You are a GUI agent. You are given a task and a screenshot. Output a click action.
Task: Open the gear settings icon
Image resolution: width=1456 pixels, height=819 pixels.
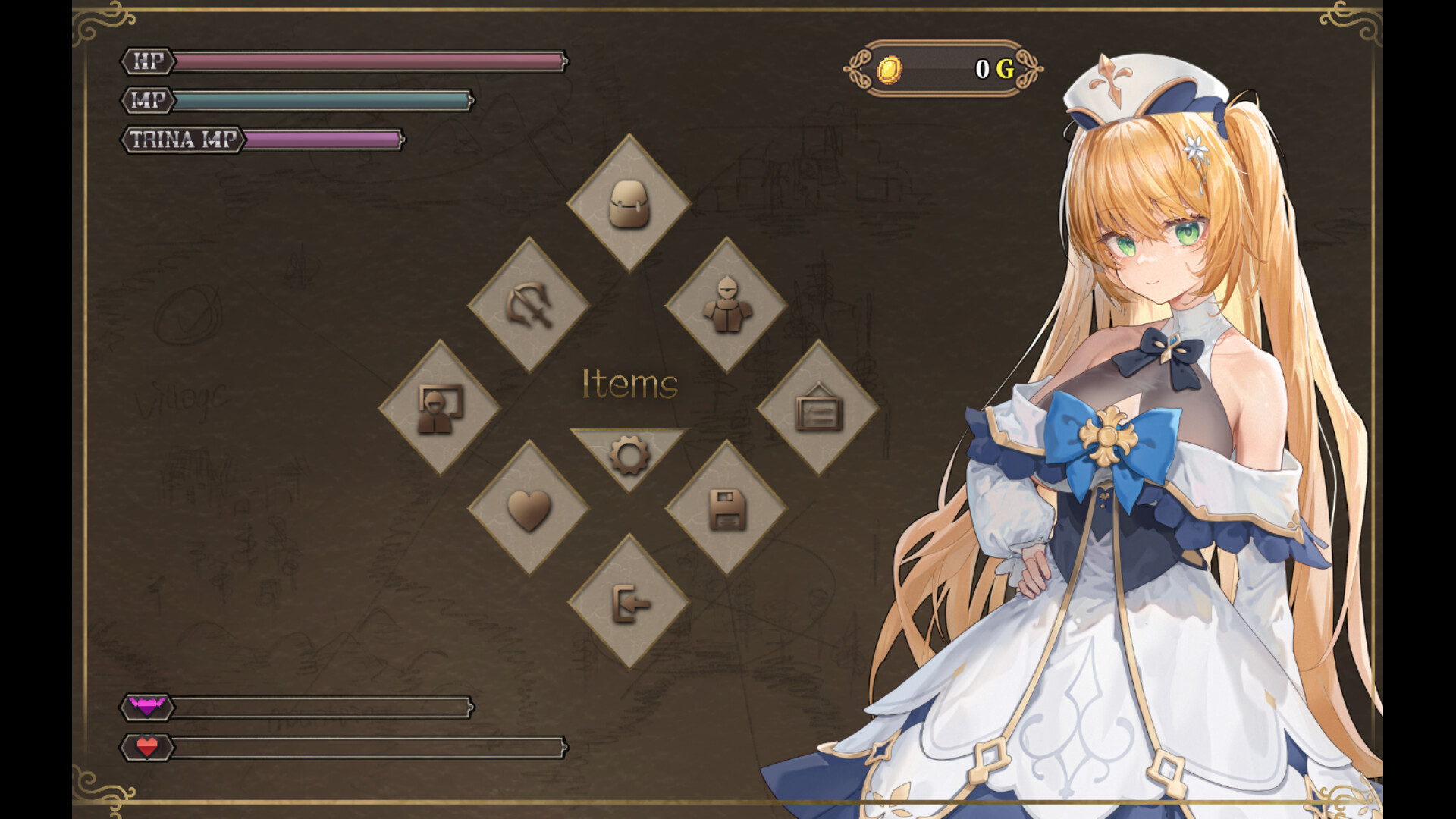(629, 455)
